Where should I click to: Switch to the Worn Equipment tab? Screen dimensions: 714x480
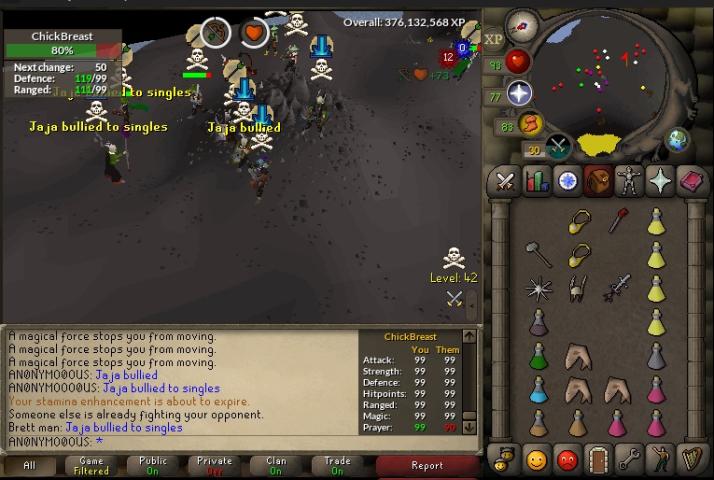tap(629, 181)
